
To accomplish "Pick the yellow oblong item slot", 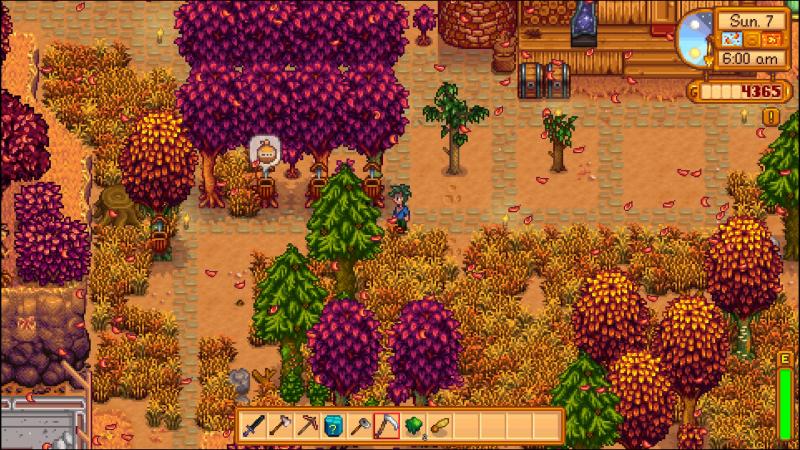I will (439, 426).
